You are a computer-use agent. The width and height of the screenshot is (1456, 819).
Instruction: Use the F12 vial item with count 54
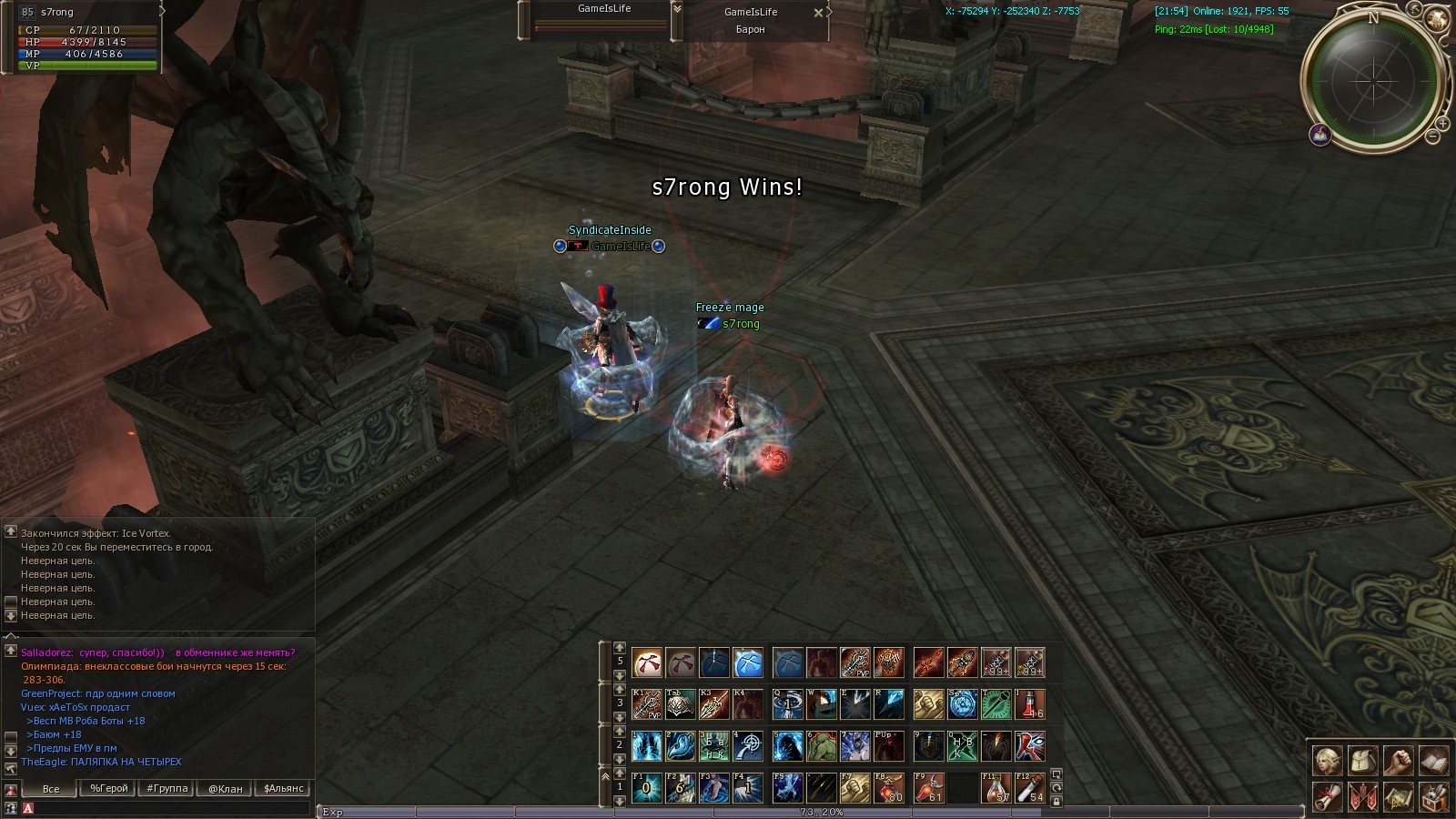point(1030,787)
